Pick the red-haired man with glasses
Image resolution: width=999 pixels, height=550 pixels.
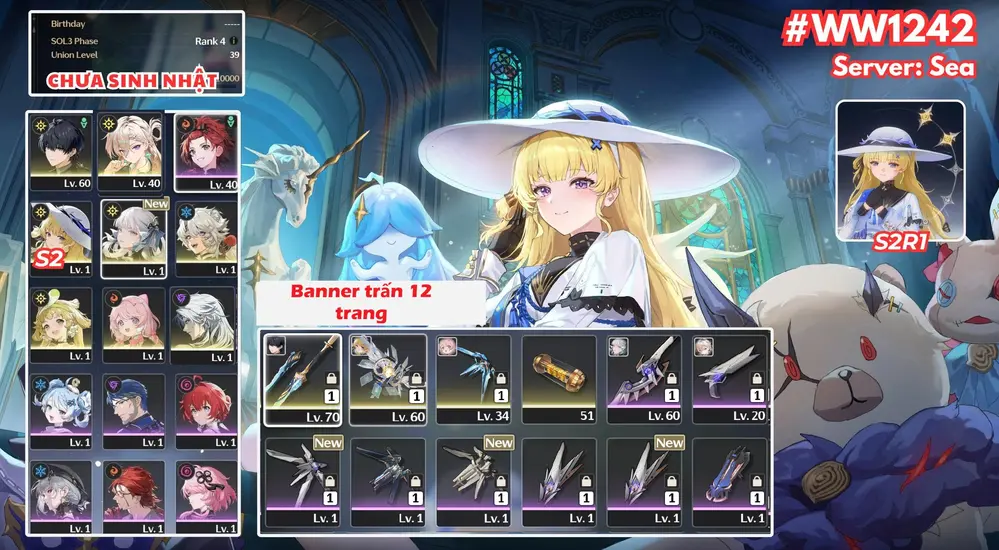tap(133, 495)
